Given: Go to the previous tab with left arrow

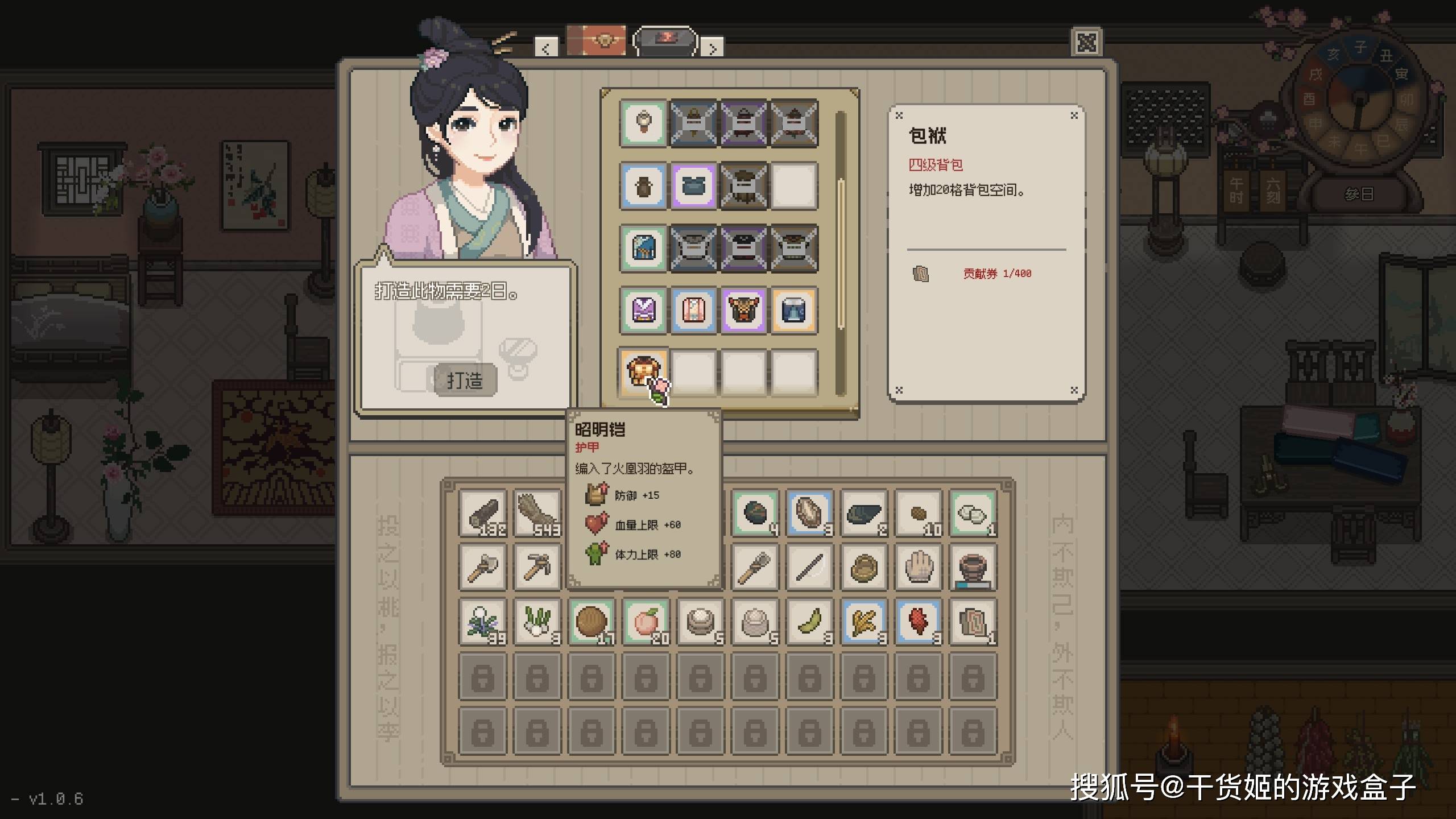Looking at the screenshot, I should pos(546,48).
